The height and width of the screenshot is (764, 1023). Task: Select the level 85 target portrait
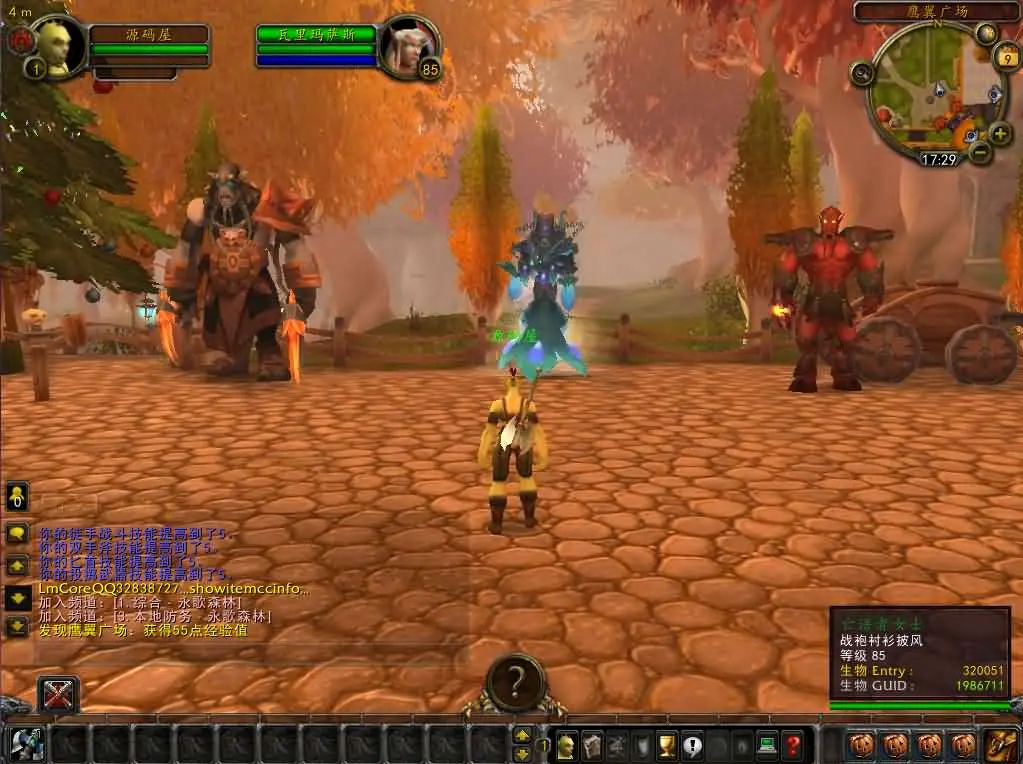click(410, 44)
